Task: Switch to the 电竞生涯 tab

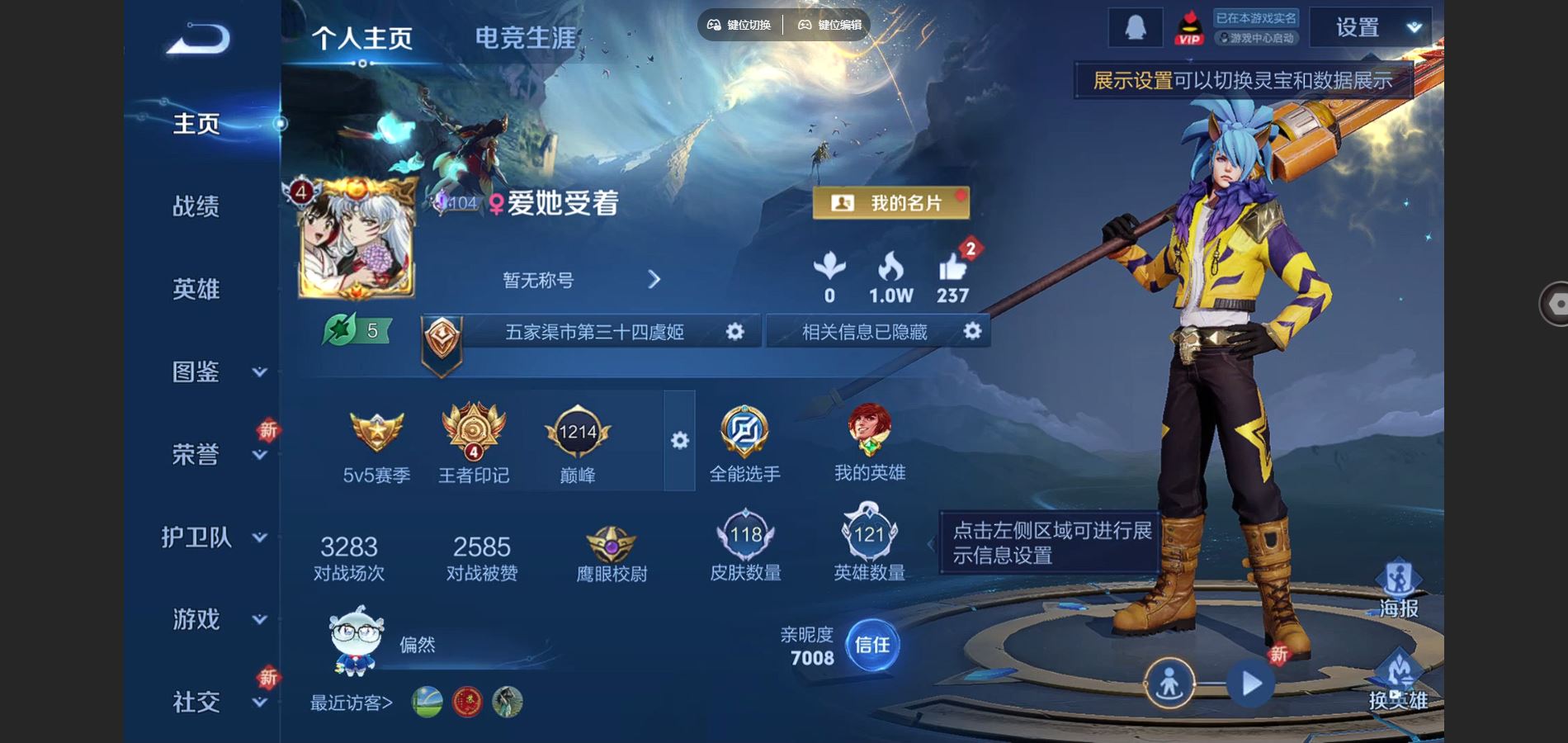Action: click(526, 36)
